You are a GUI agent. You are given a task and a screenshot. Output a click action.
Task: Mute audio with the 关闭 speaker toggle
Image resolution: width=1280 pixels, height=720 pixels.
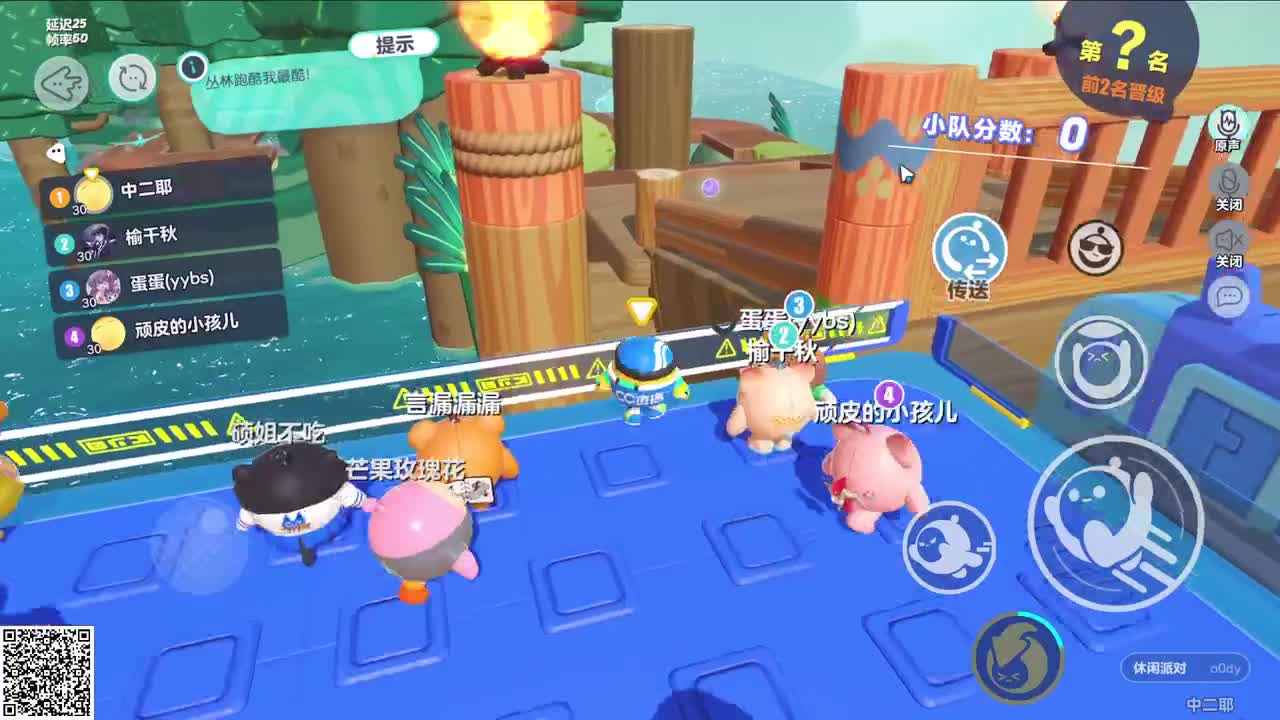point(1228,243)
